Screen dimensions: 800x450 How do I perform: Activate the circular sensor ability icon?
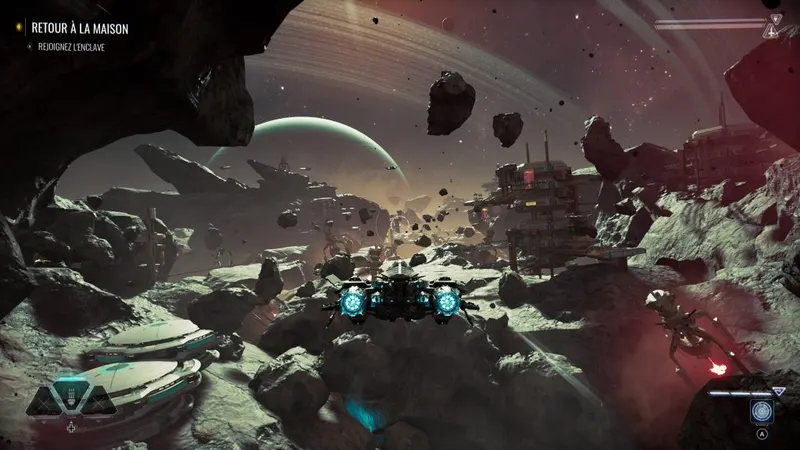(763, 412)
